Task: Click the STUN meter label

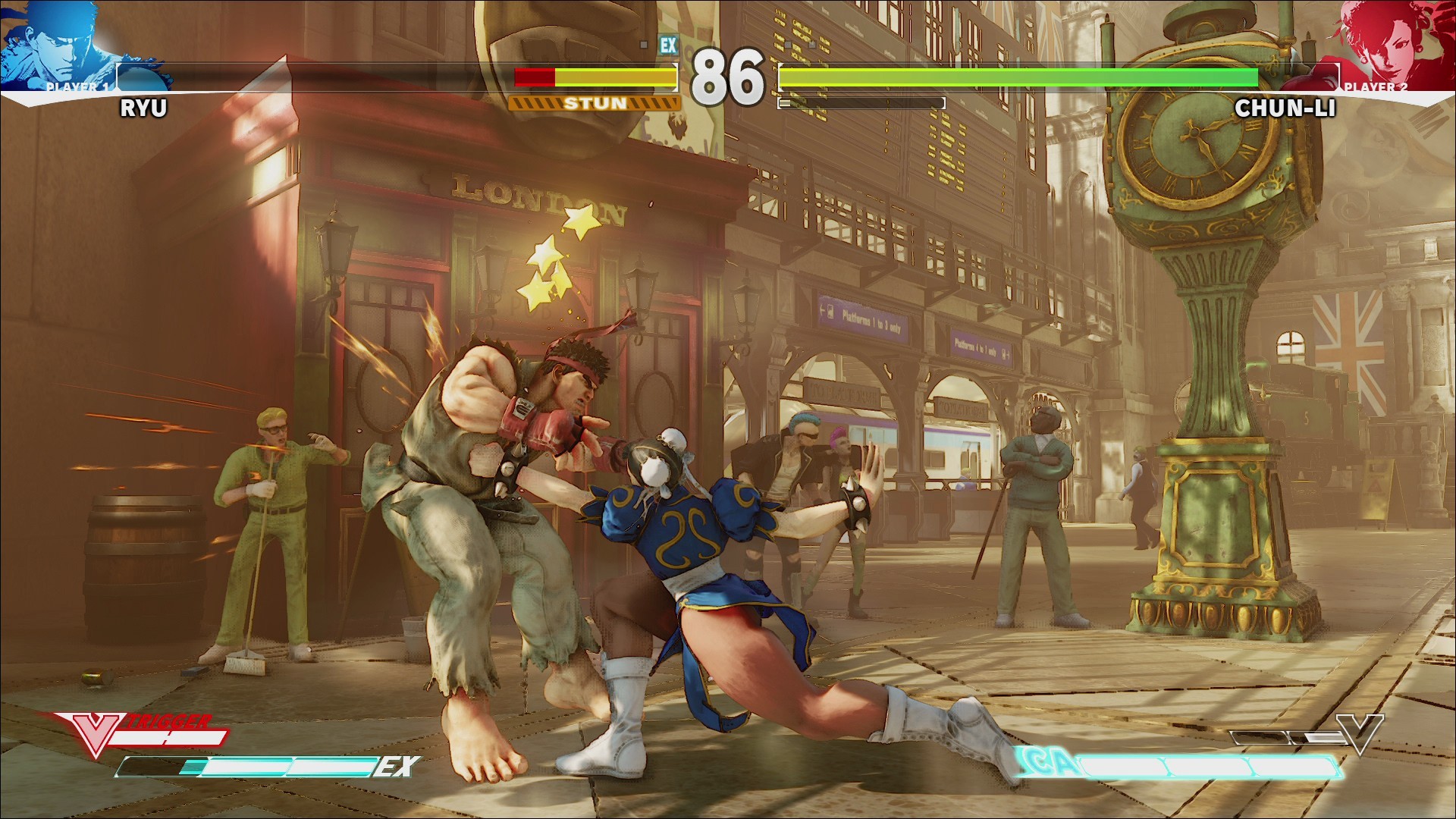Action: [594, 102]
